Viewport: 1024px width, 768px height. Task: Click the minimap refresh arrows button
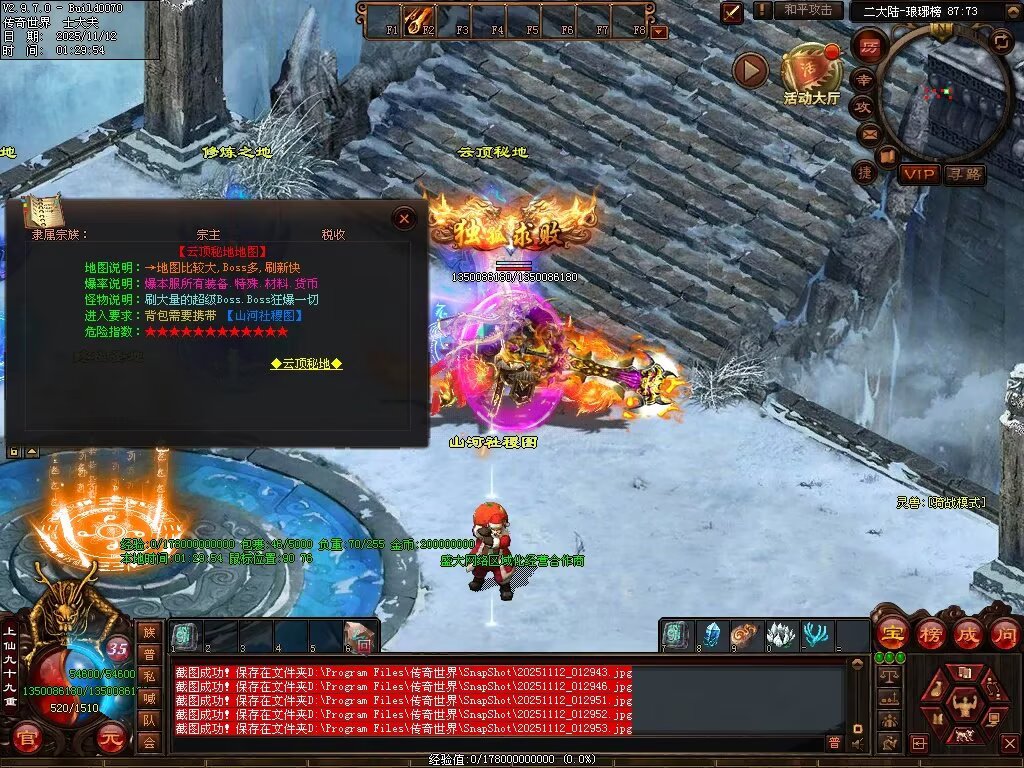coord(1001,41)
